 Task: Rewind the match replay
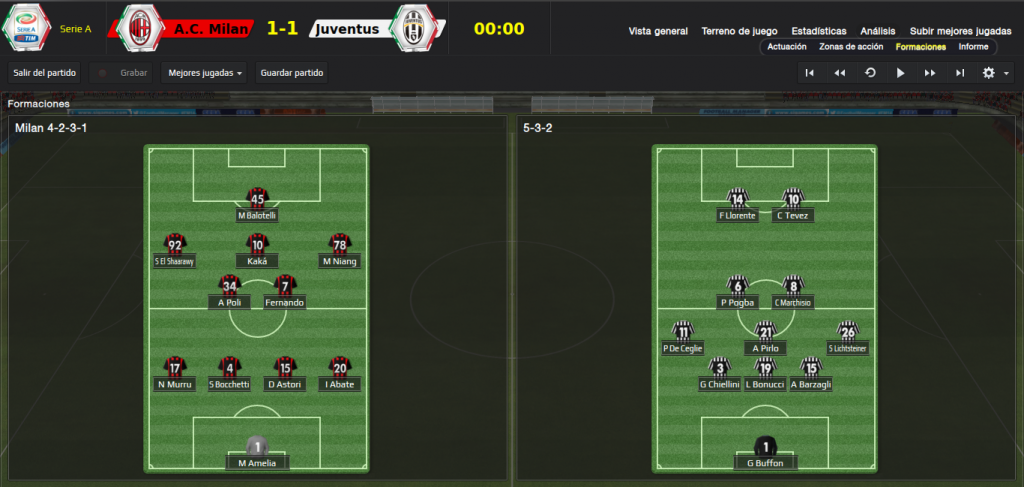tap(840, 73)
